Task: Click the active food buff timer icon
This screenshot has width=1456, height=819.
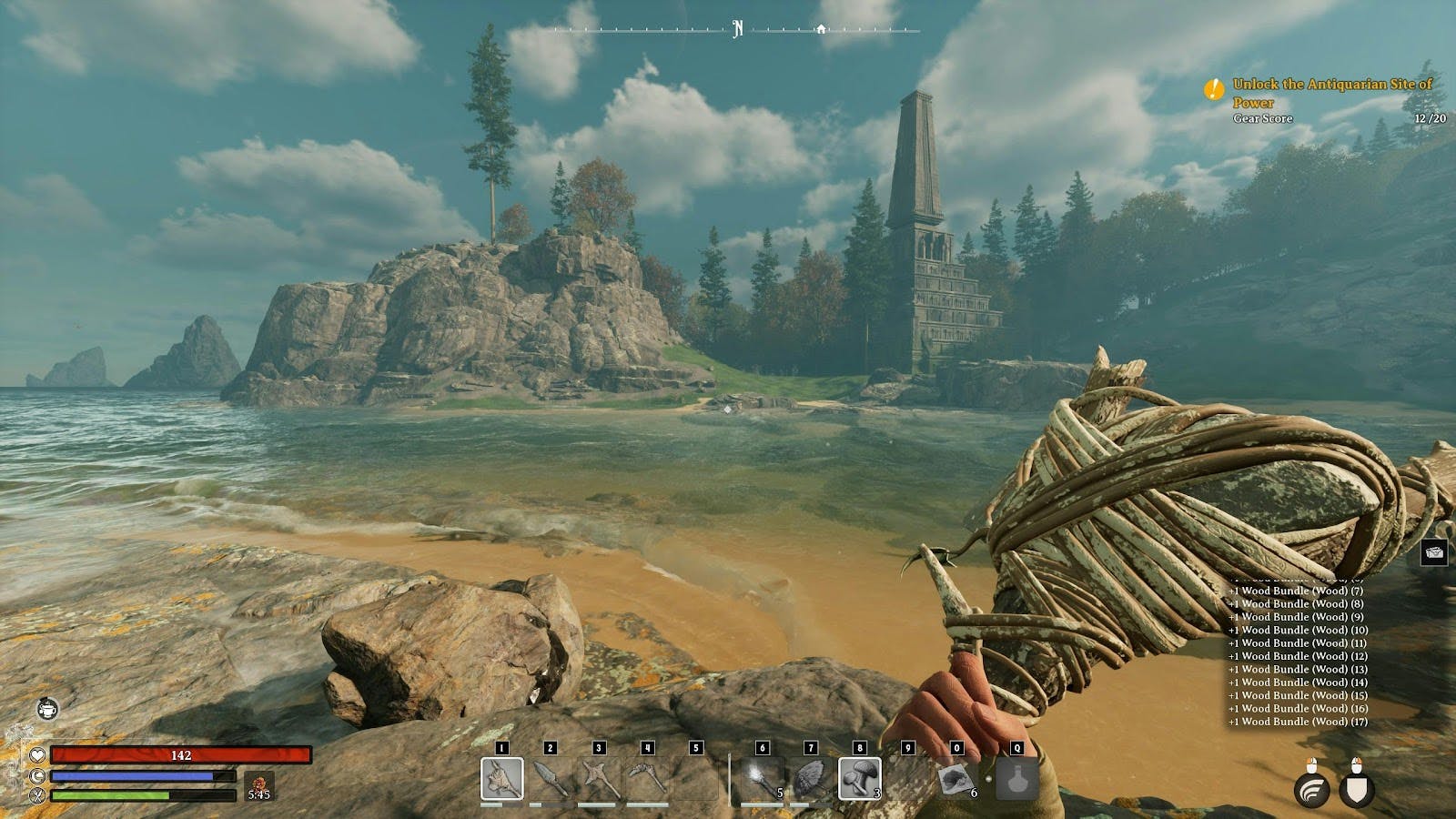Action: [258, 784]
